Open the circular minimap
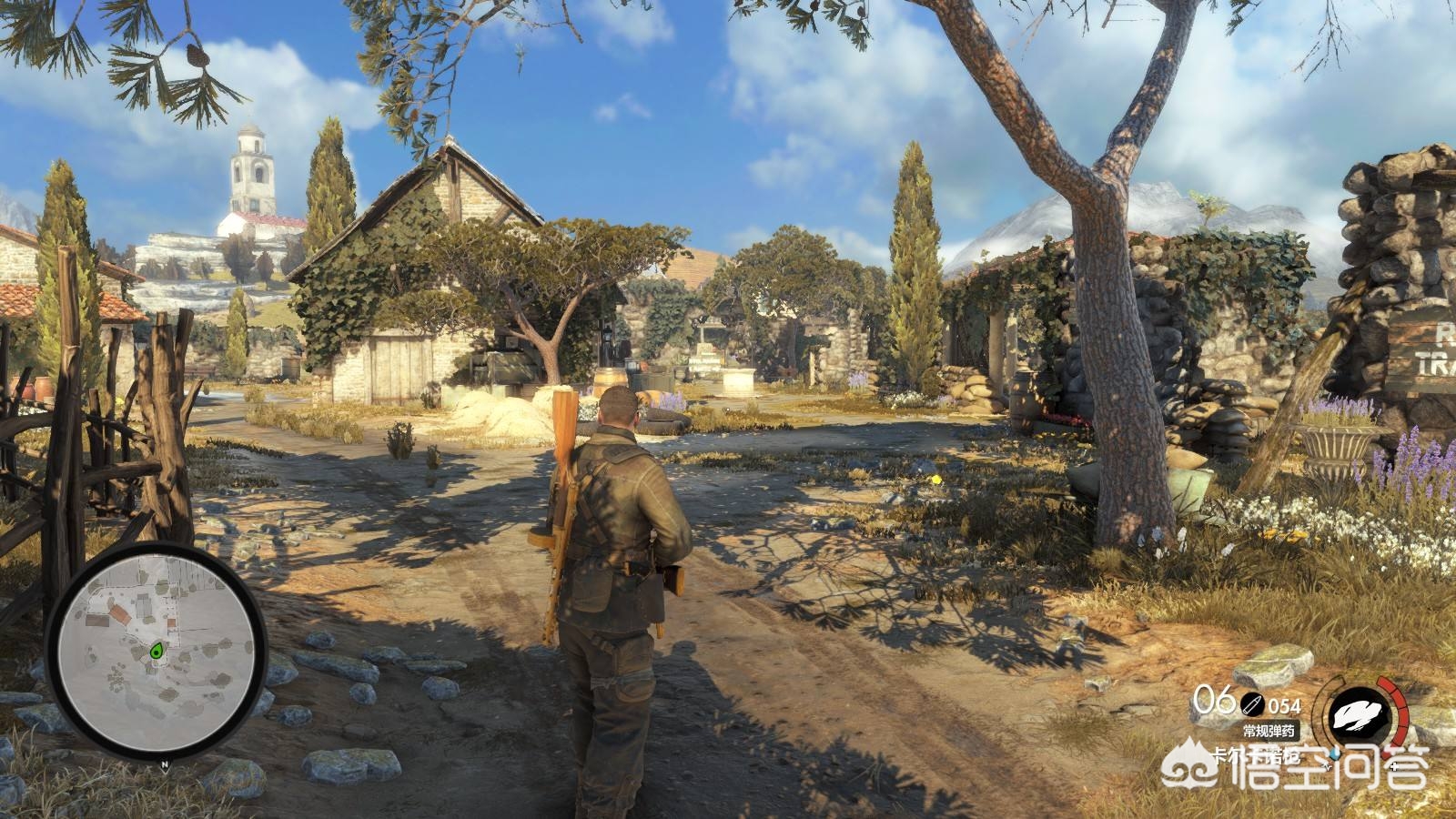1456x819 pixels. 157,652
